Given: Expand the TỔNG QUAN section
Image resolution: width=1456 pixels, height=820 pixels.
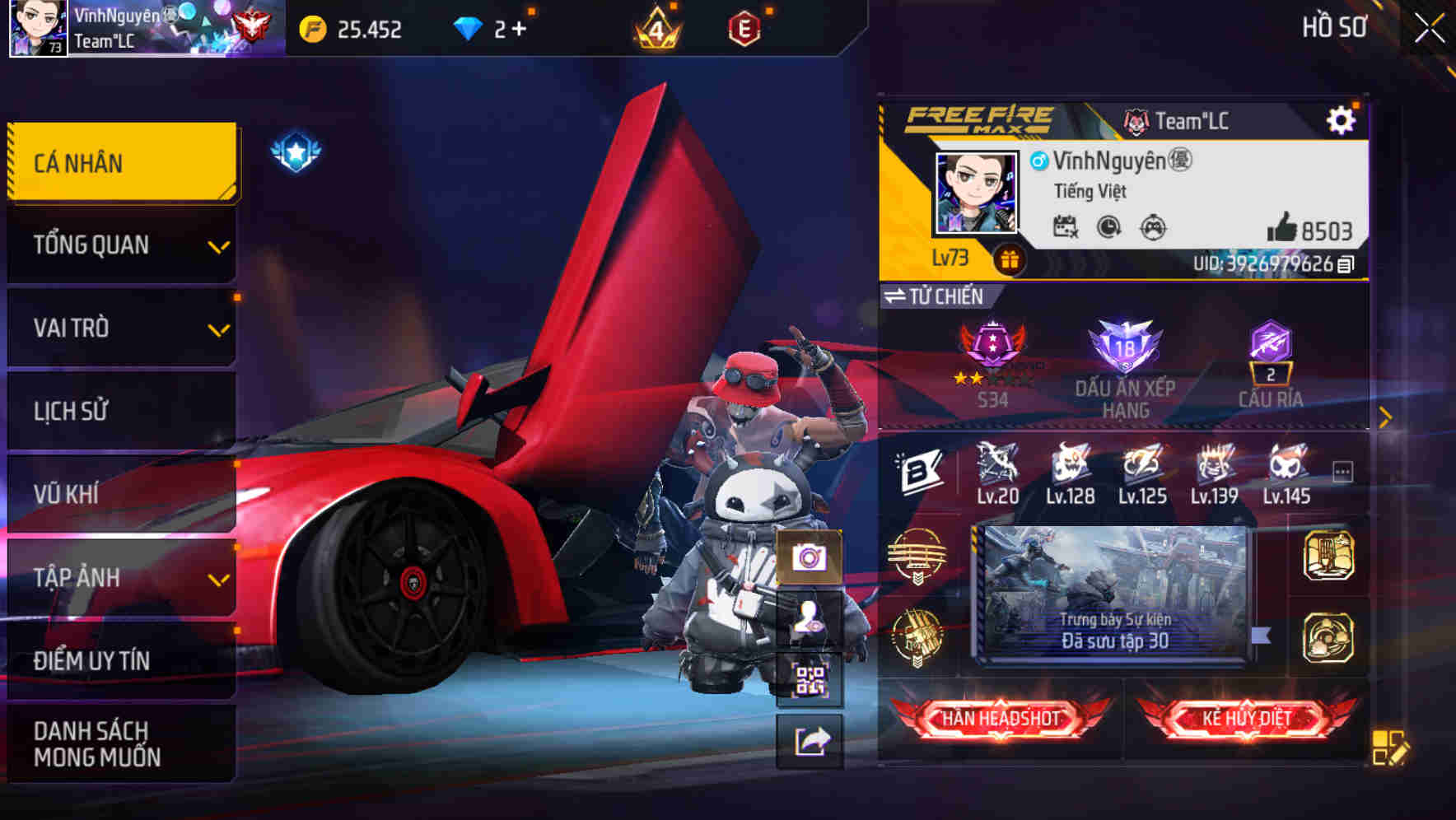Looking at the screenshot, I should (x=121, y=245).
